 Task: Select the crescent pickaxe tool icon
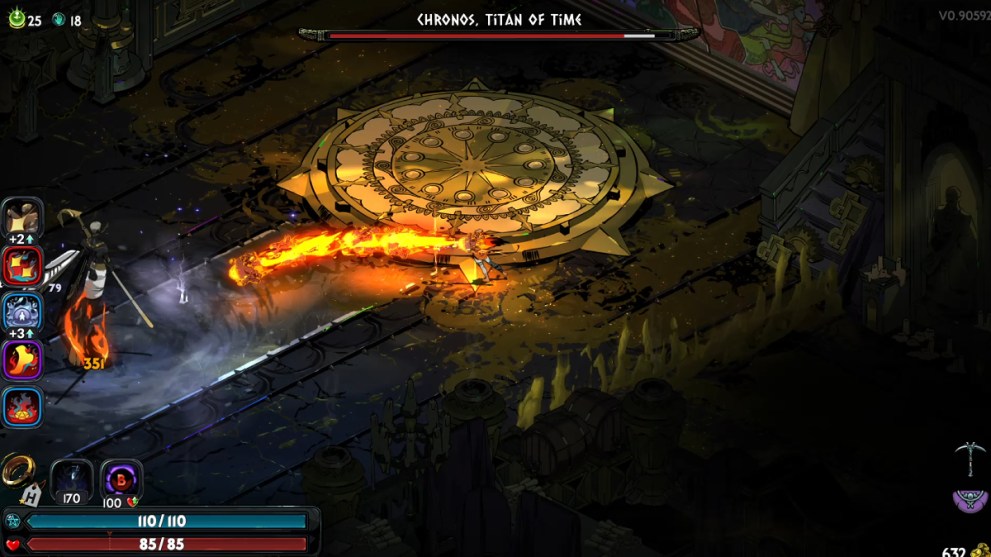tap(968, 455)
